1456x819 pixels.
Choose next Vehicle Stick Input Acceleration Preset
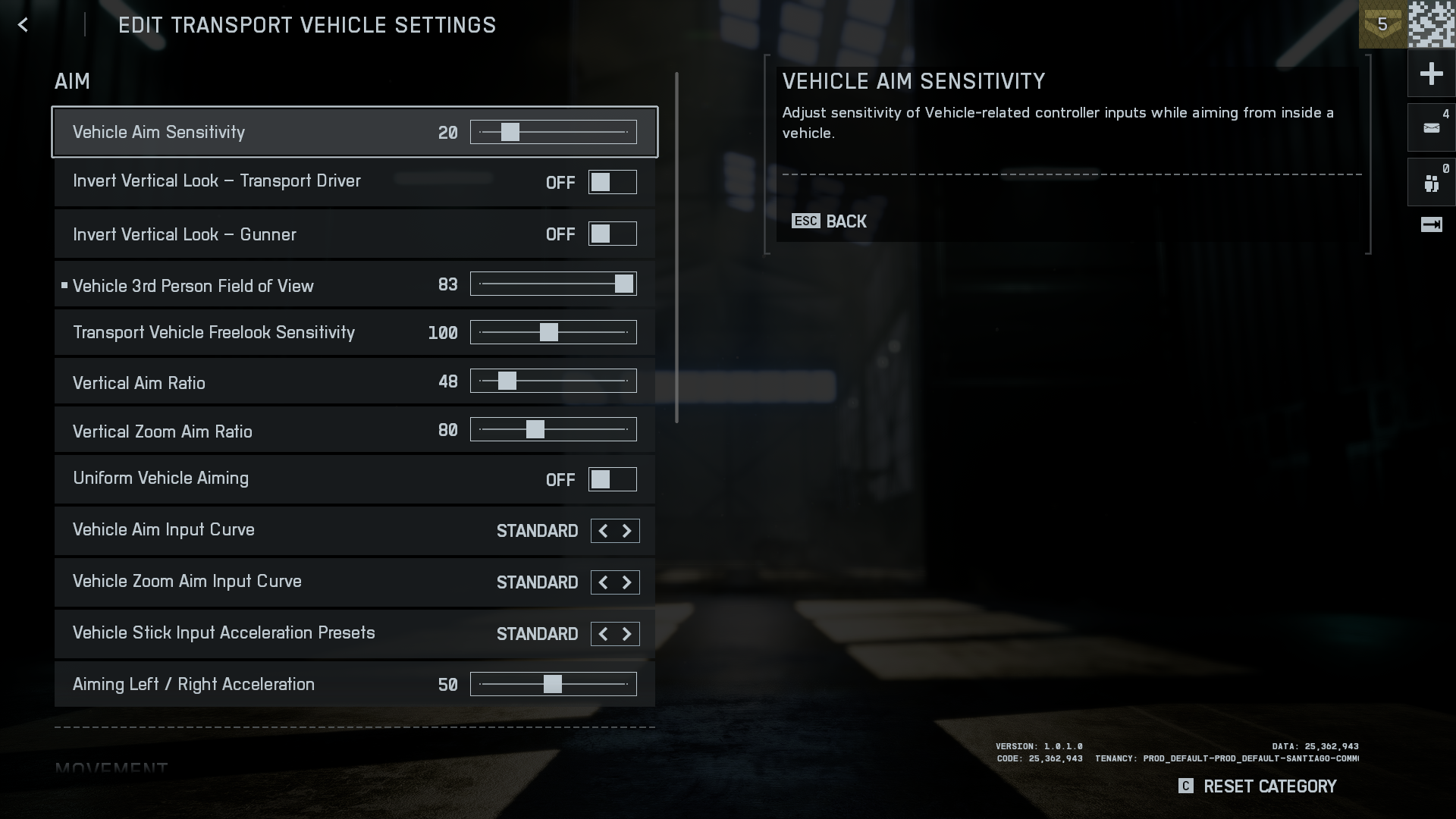click(627, 634)
